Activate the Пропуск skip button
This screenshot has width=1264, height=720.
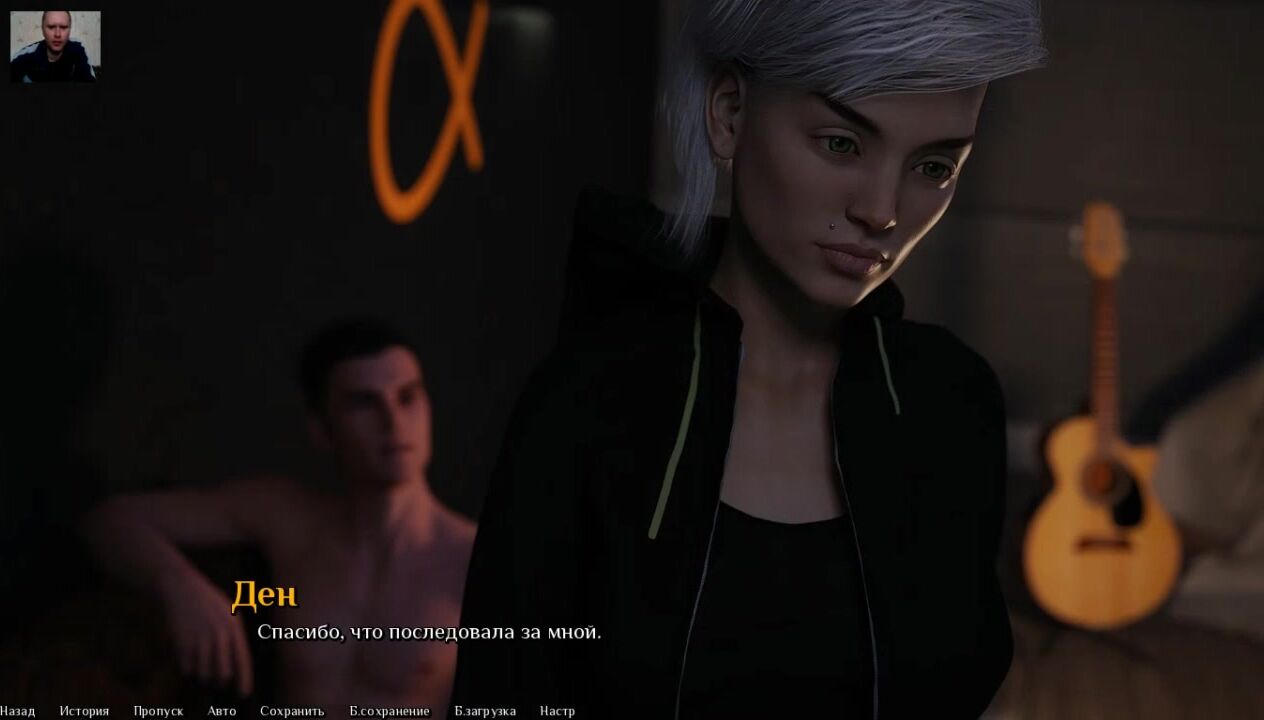(x=158, y=711)
